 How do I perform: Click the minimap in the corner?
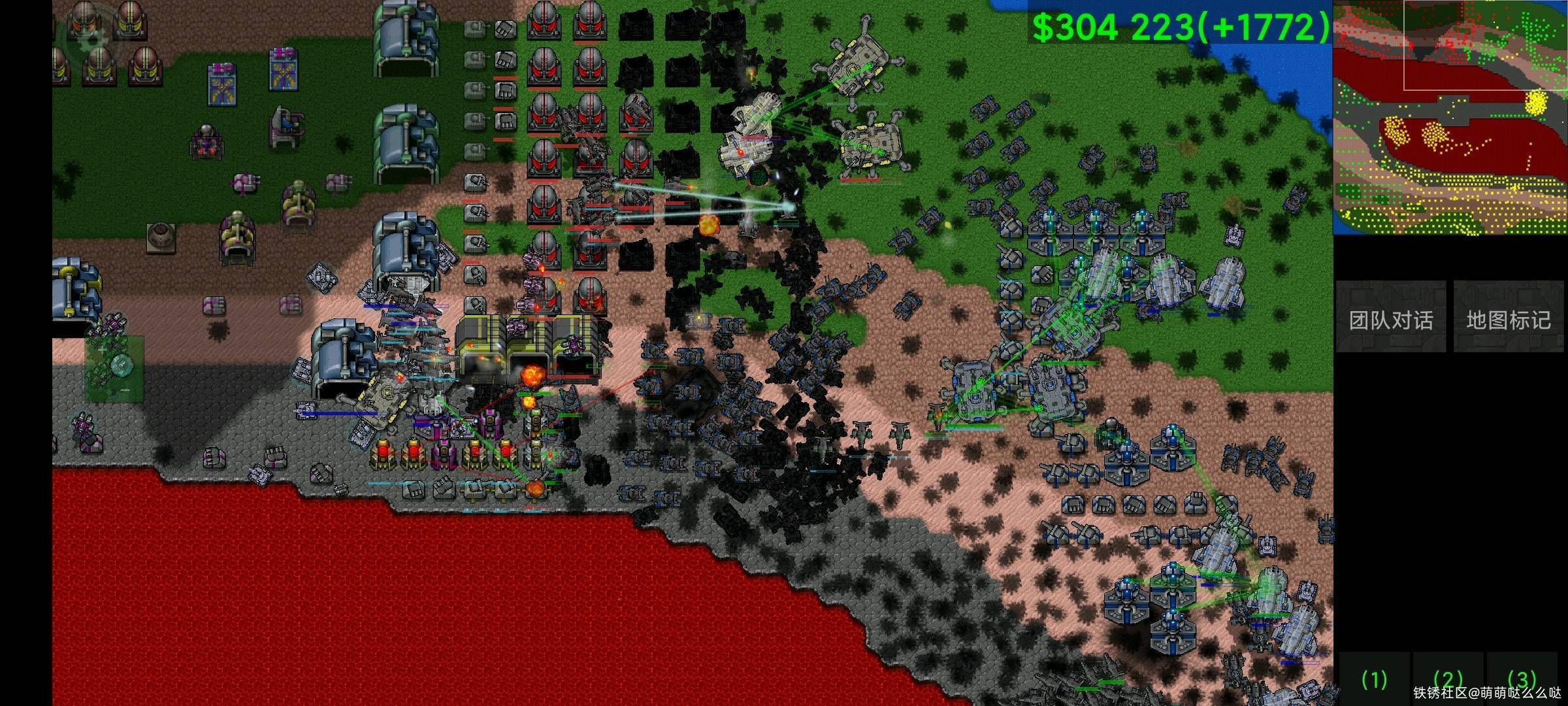click(1450, 118)
